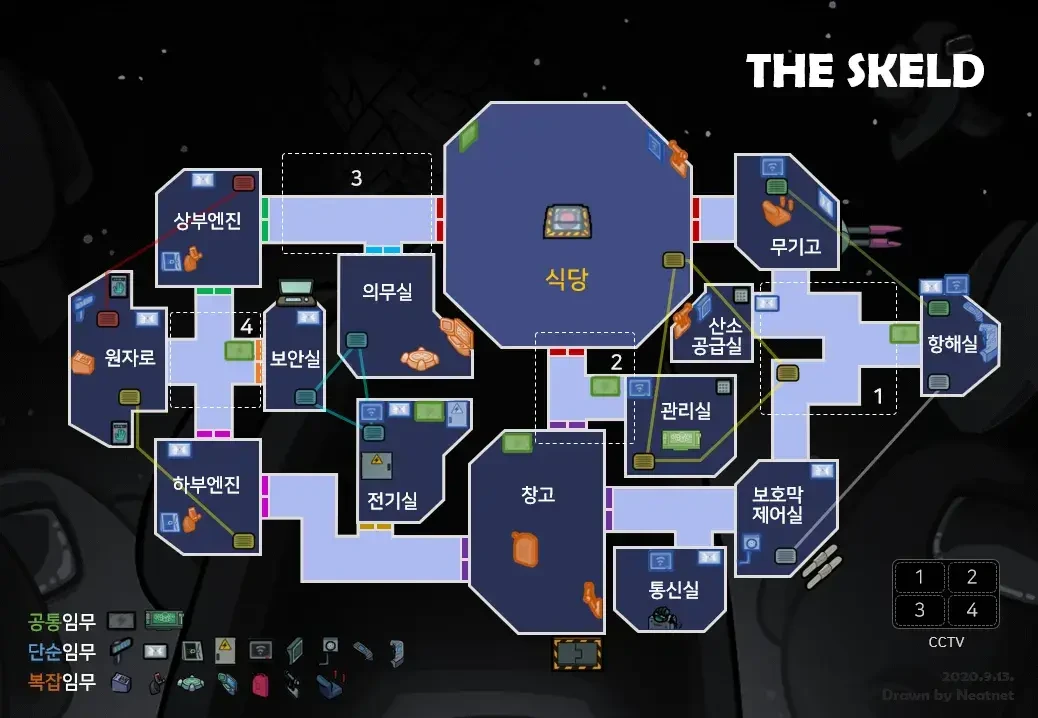The image size is (1038, 718).
Task: Click the 복잡임무 legend entry
Action: (62, 683)
